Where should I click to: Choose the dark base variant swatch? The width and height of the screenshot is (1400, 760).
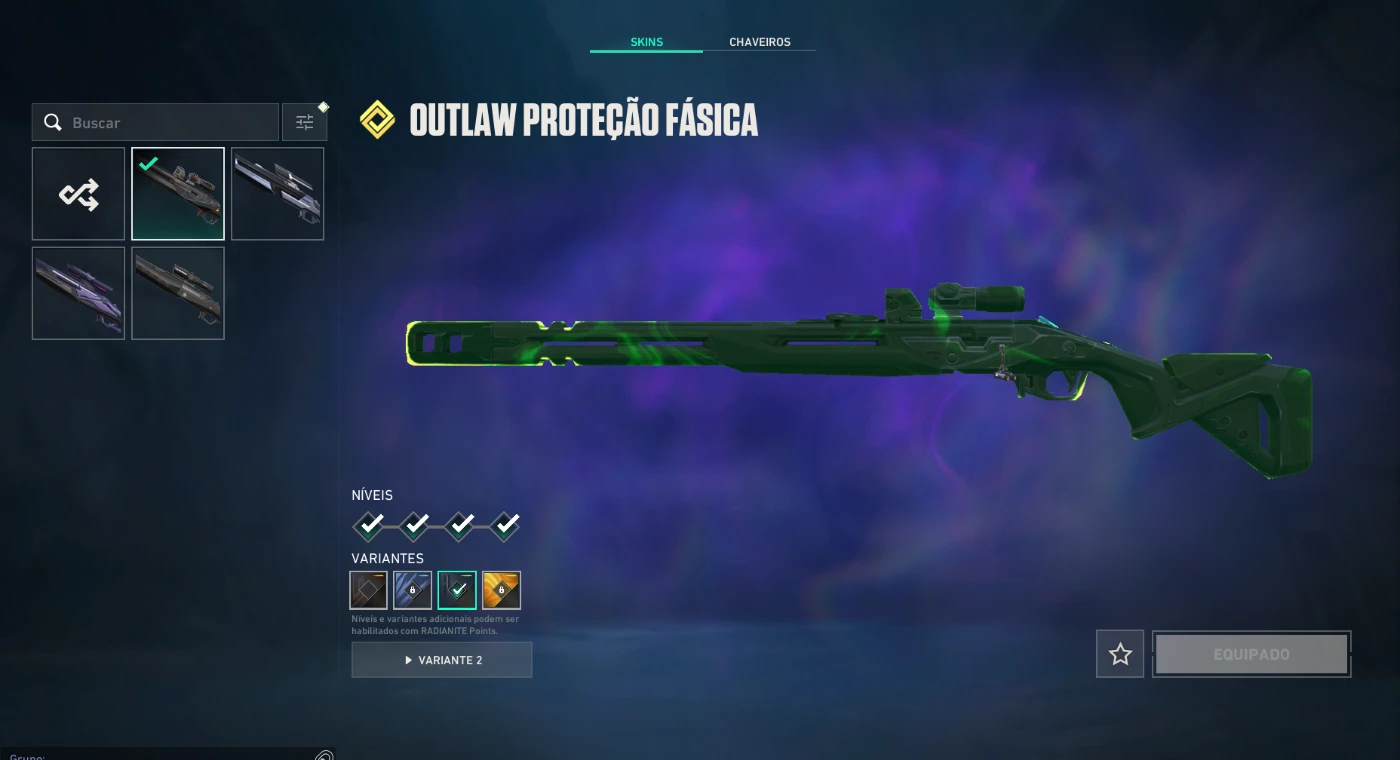[369, 590]
